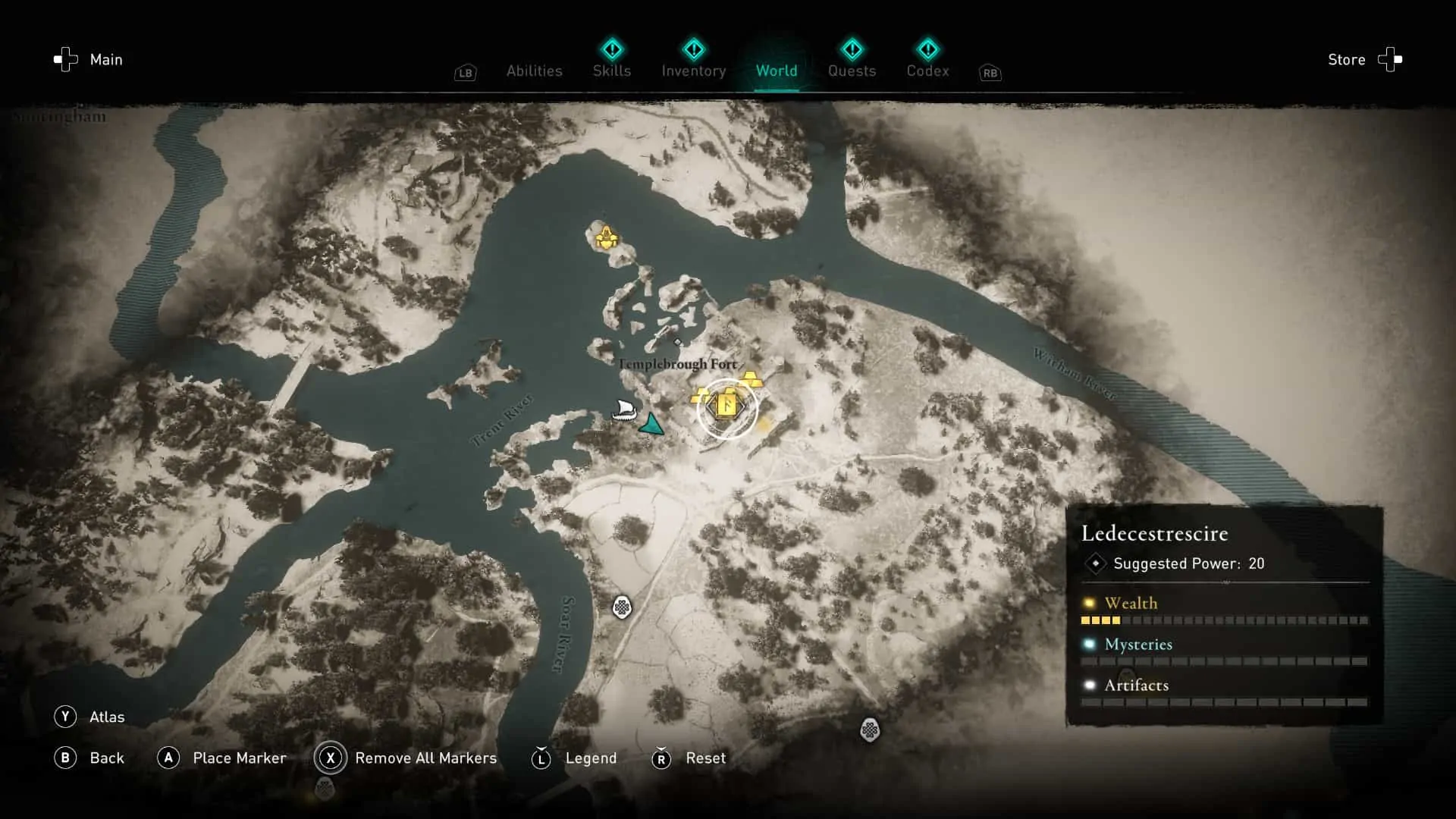The width and height of the screenshot is (1456, 819).
Task: Click the artifact knot icon at bottom right
Action: (869, 730)
